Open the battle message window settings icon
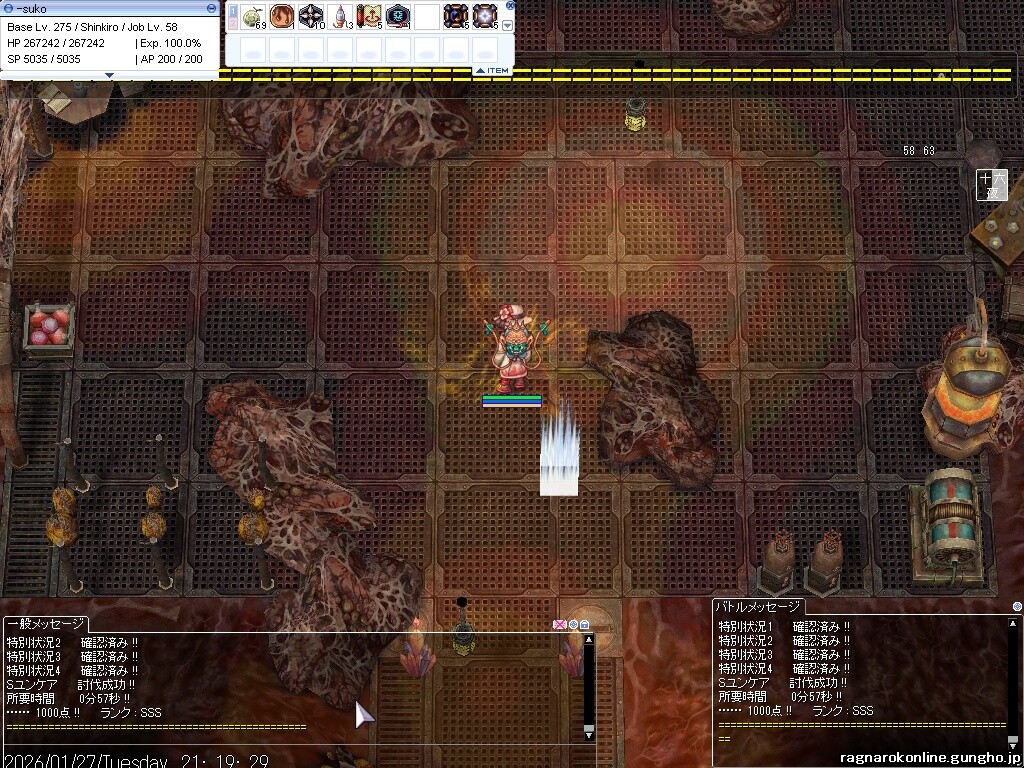This screenshot has height=768, width=1024. pos(1017,606)
